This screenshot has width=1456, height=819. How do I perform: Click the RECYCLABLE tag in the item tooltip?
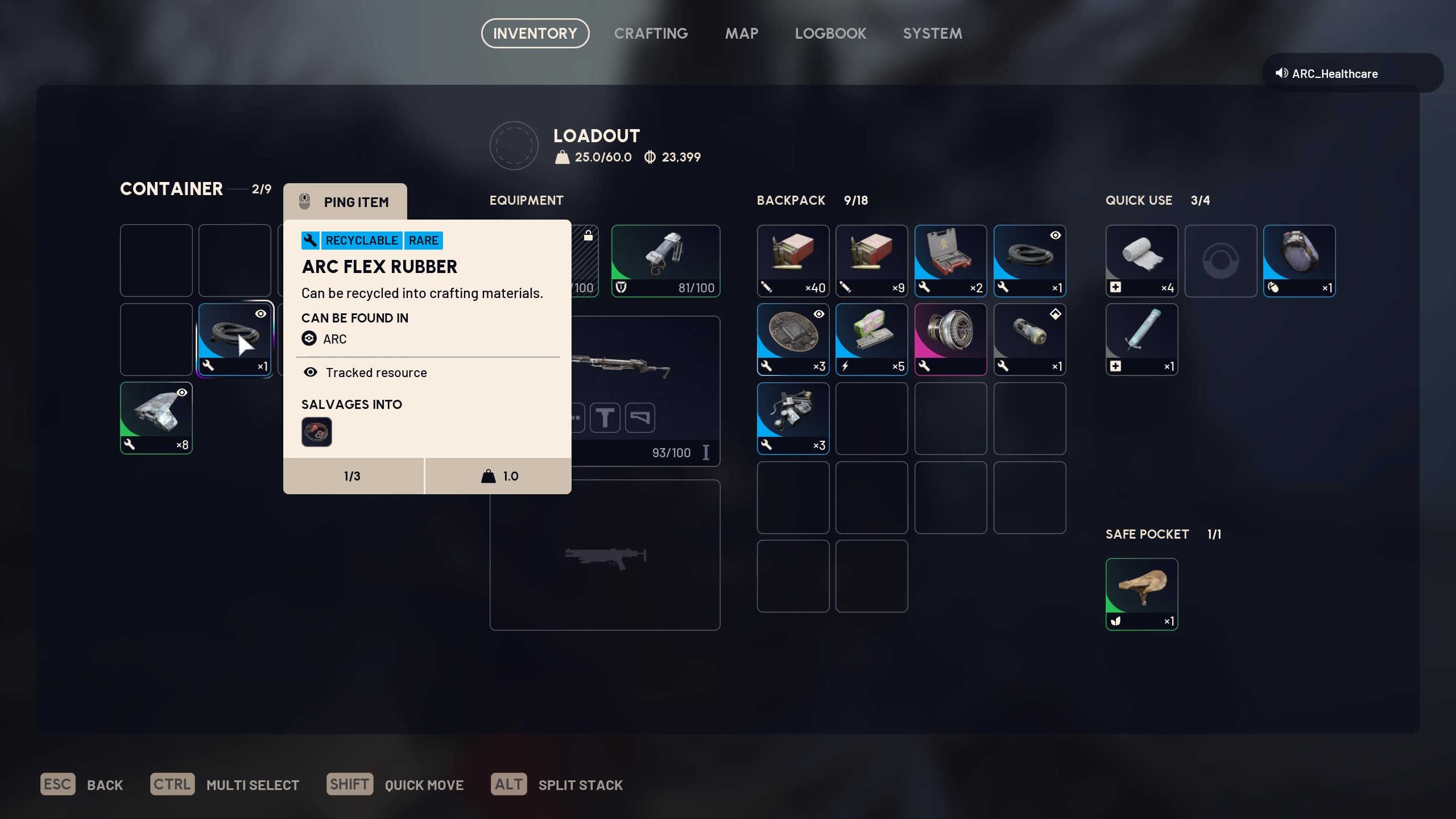pyautogui.click(x=362, y=240)
